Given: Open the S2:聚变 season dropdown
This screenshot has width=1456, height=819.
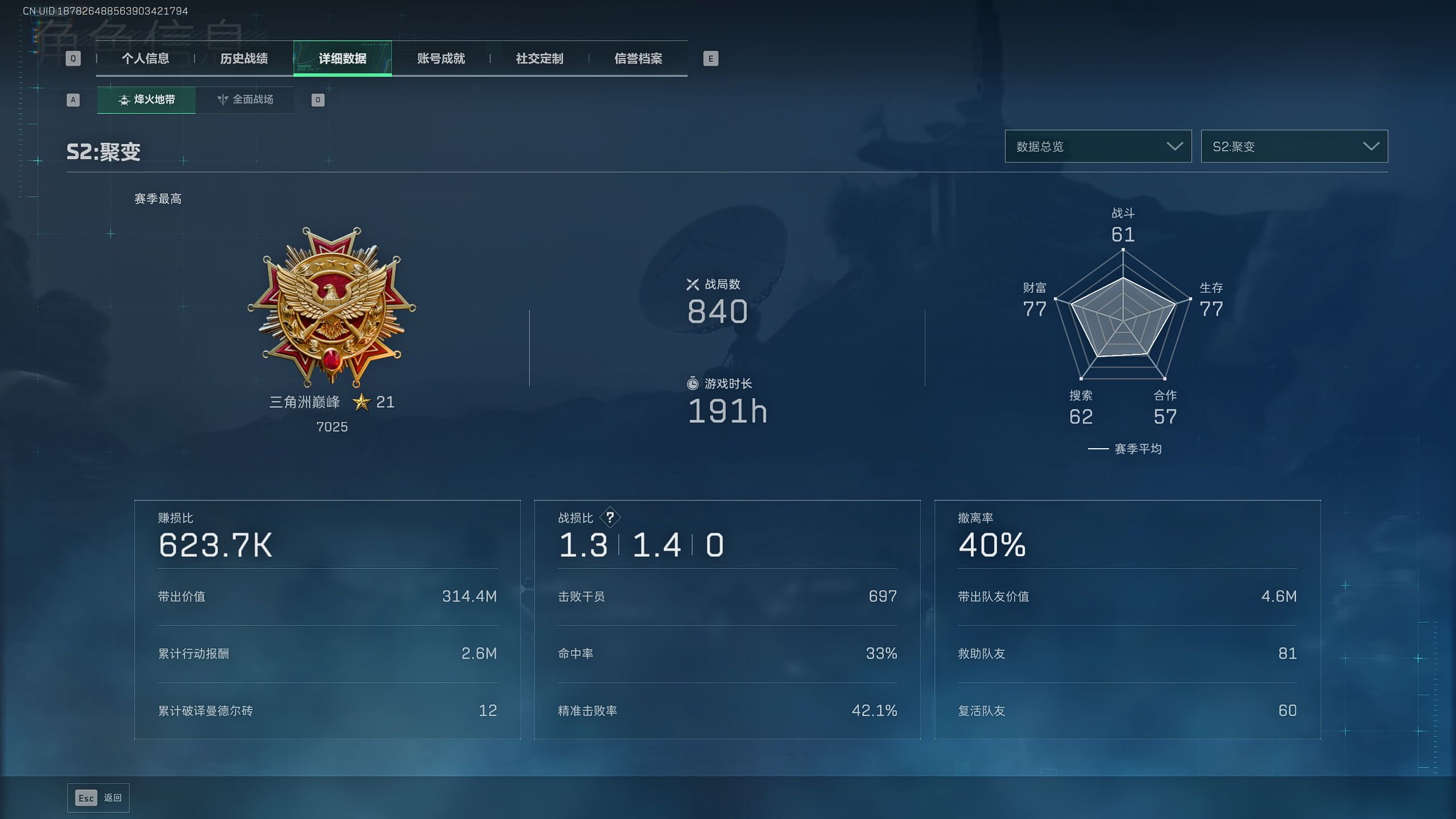Looking at the screenshot, I should [1294, 147].
